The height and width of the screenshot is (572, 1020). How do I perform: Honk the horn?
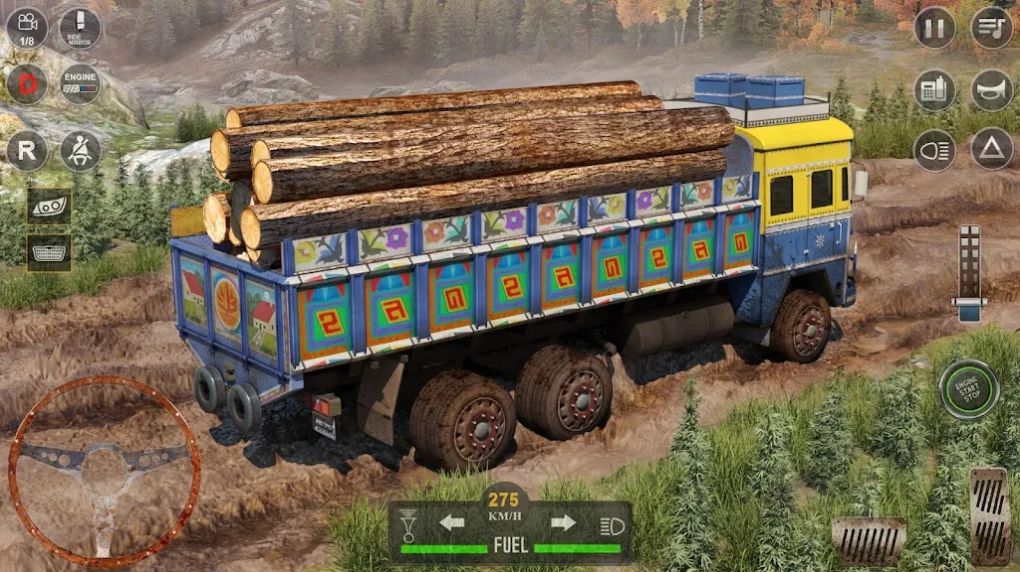pyautogui.click(x=992, y=91)
